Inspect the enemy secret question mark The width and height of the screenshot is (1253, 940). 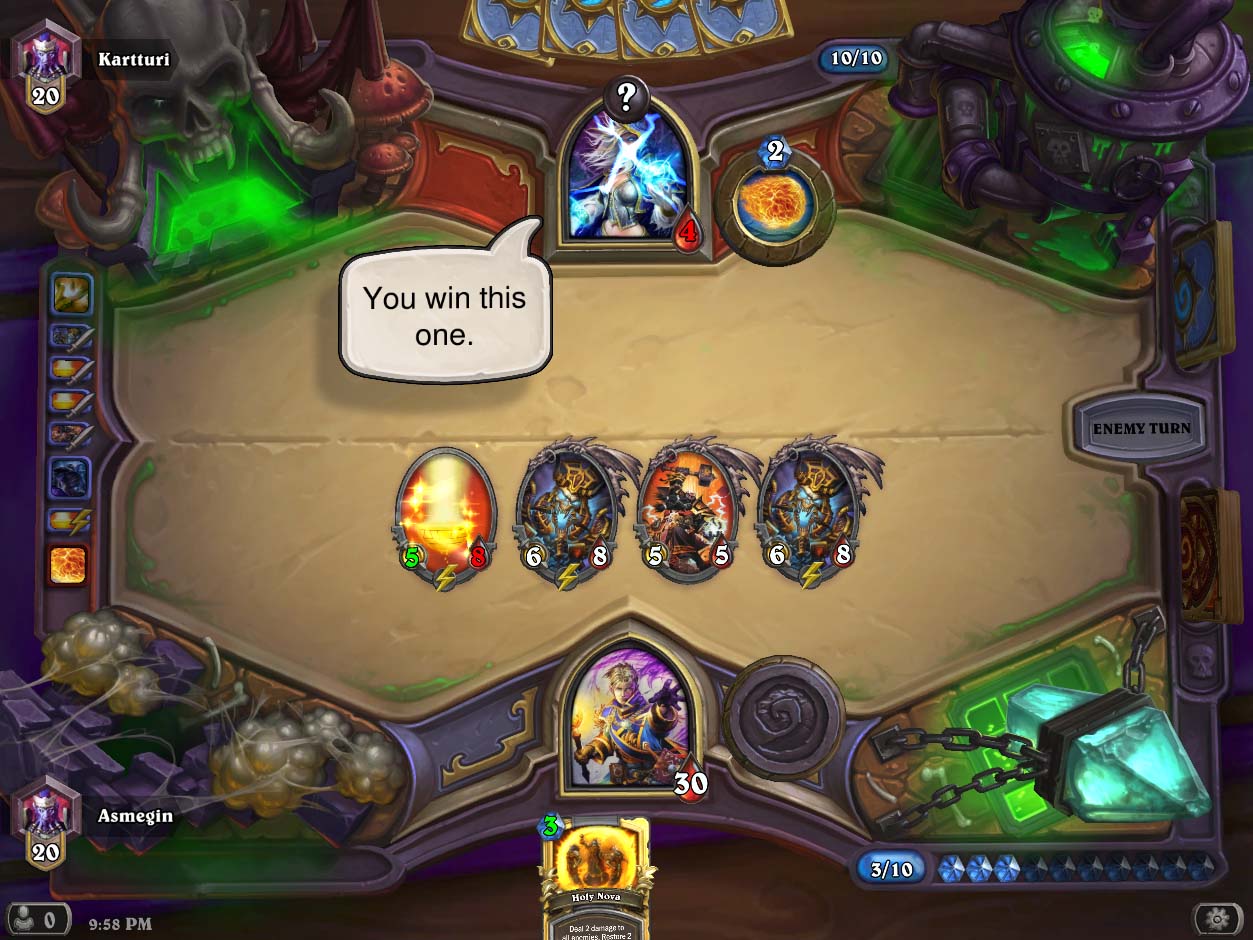(x=627, y=97)
